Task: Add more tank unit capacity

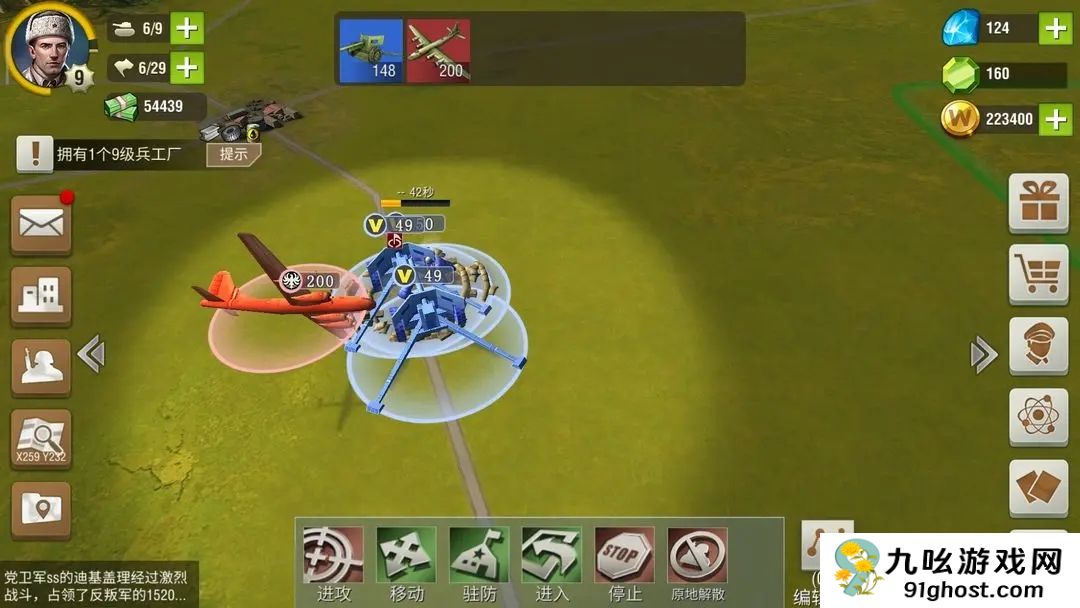Action: point(187,28)
